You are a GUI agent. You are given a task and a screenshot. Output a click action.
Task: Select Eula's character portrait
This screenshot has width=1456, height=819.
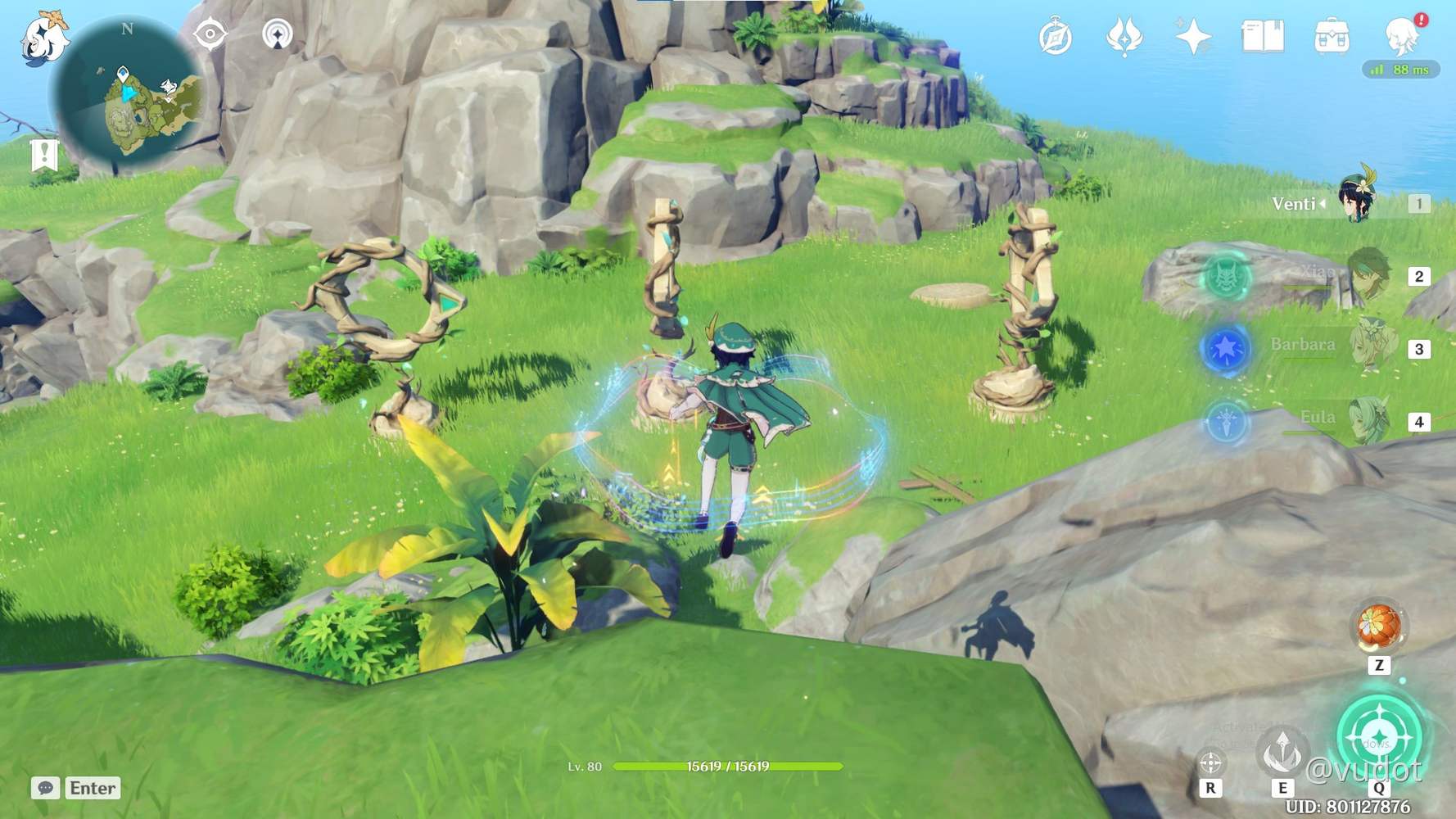coord(1366,419)
